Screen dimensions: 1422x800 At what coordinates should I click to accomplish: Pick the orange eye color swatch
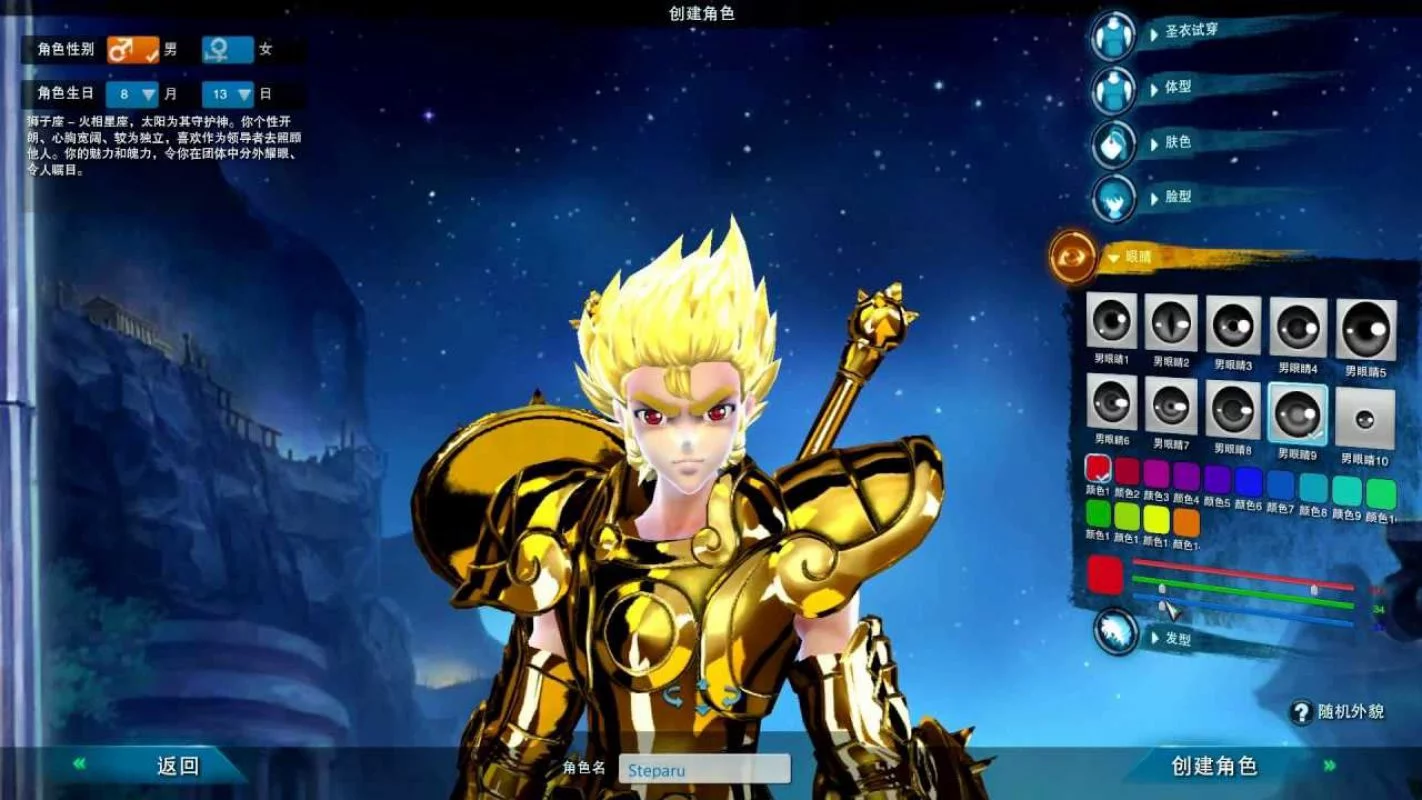(1186, 521)
